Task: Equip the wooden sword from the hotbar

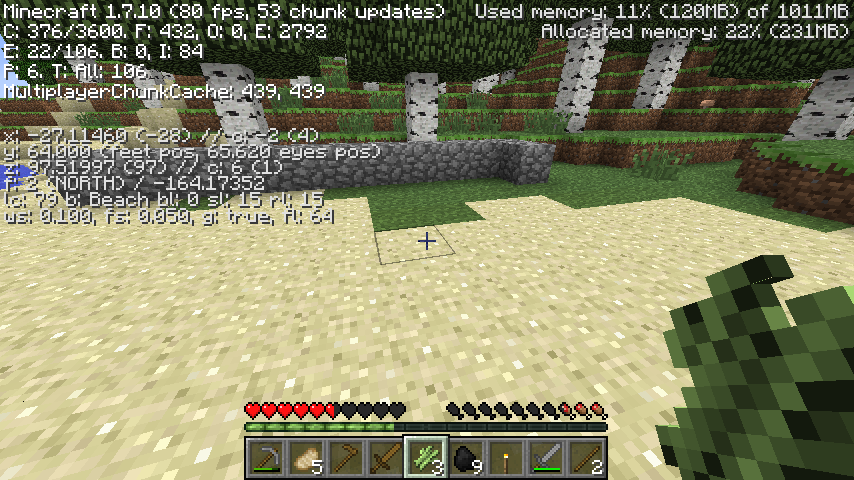Action: pos(386,458)
